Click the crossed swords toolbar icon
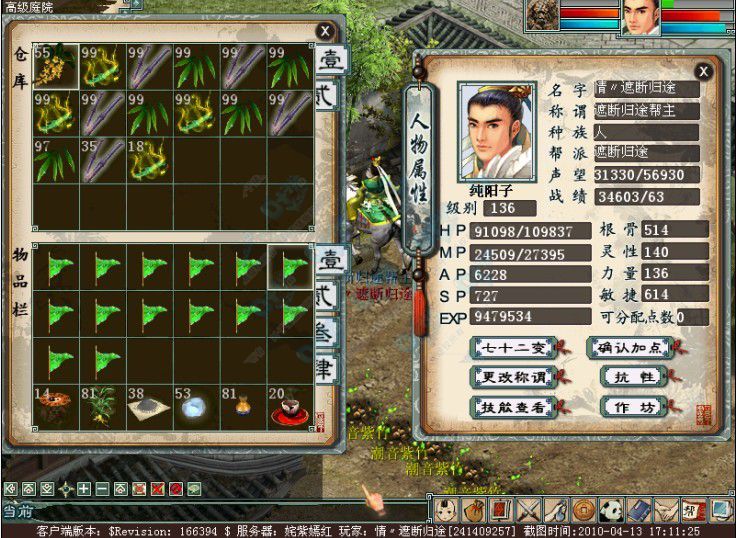 click(530, 509)
